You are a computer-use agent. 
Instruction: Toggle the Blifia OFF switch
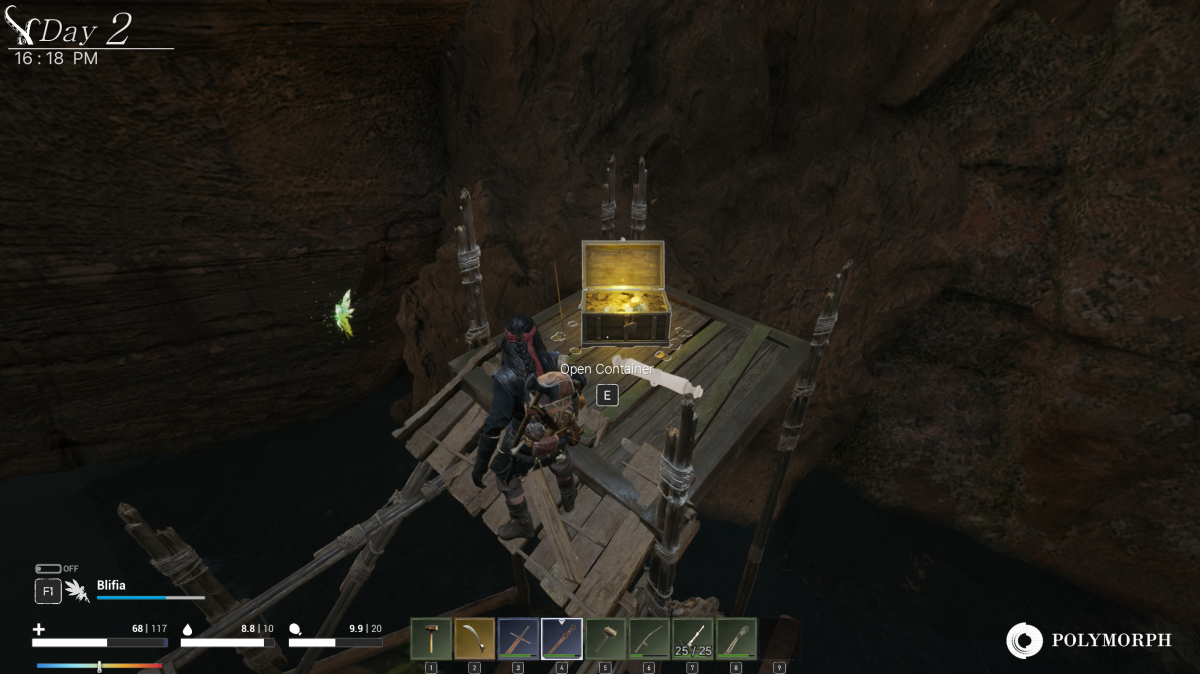tap(47, 569)
